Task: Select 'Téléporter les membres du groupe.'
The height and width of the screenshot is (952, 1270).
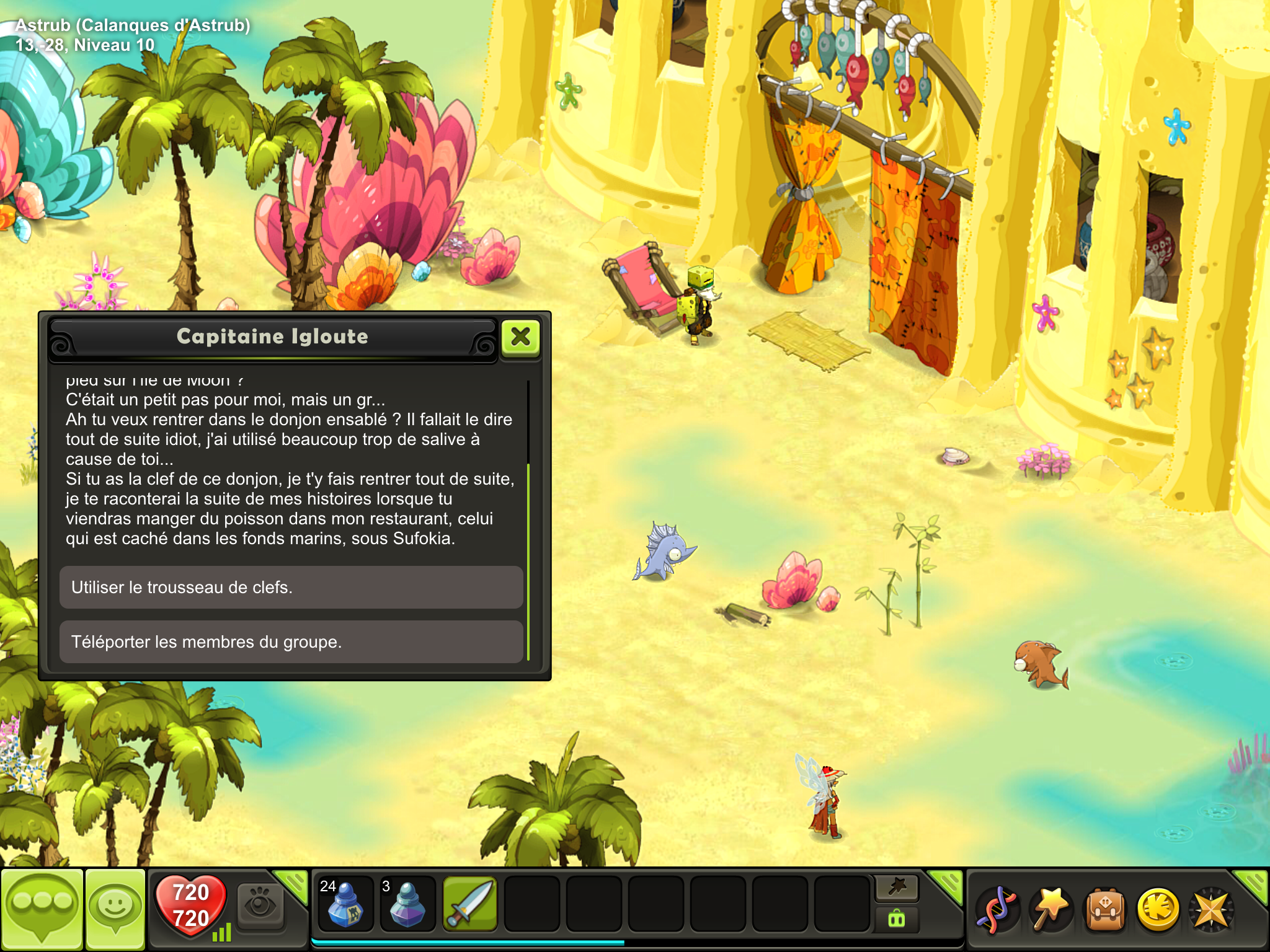Action: [291, 641]
